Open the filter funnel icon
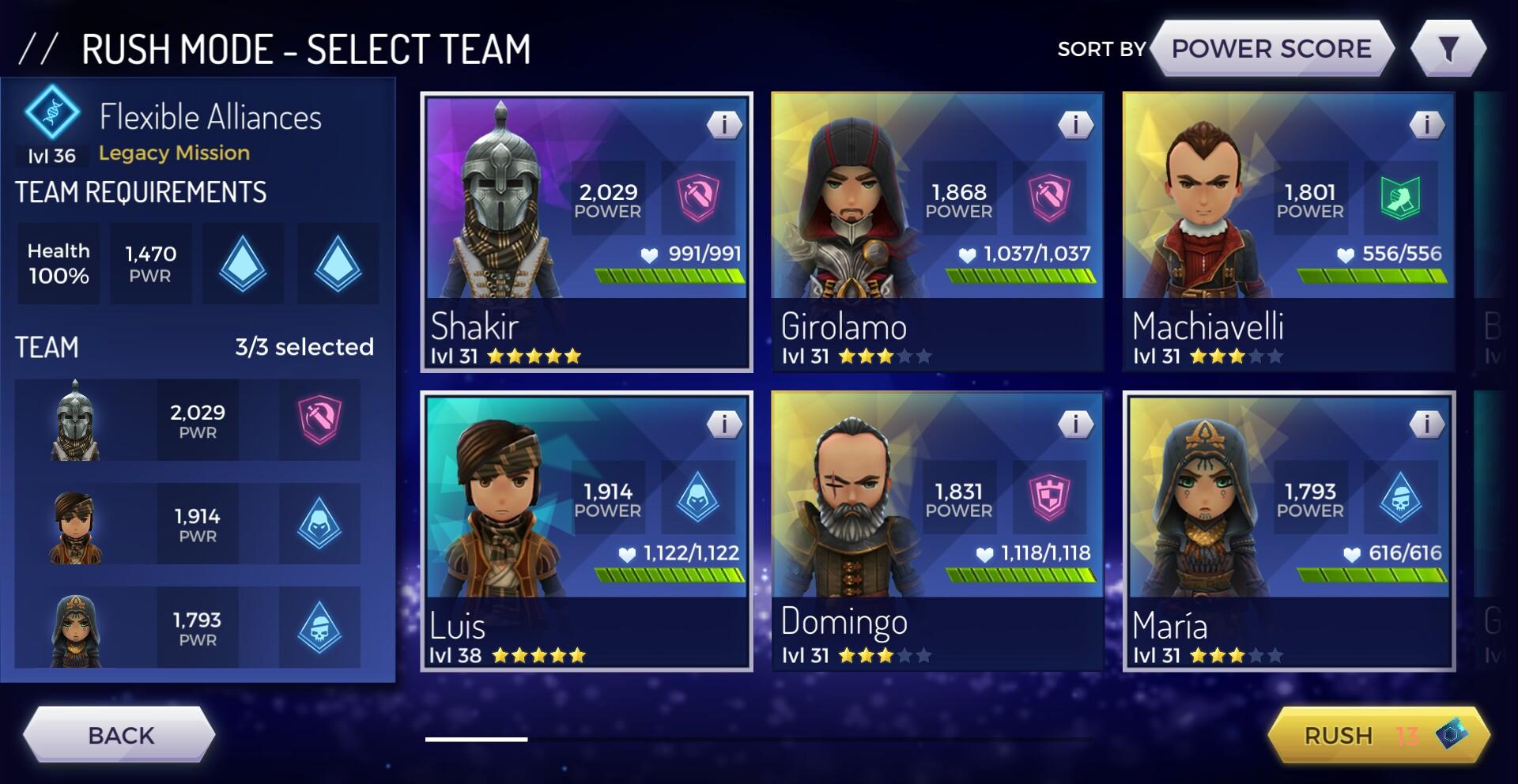Image resolution: width=1518 pixels, height=784 pixels. click(1450, 47)
